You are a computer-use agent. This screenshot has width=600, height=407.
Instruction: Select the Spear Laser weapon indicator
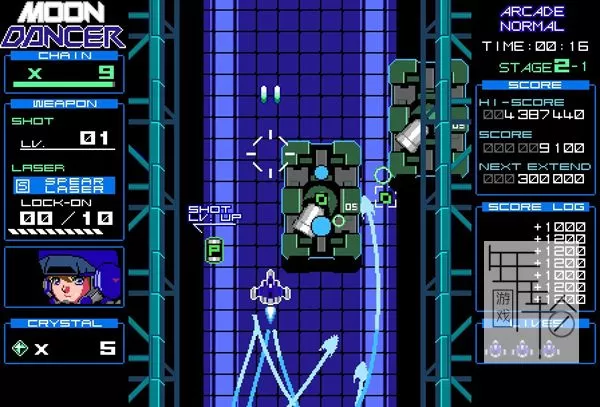pos(63,185)
